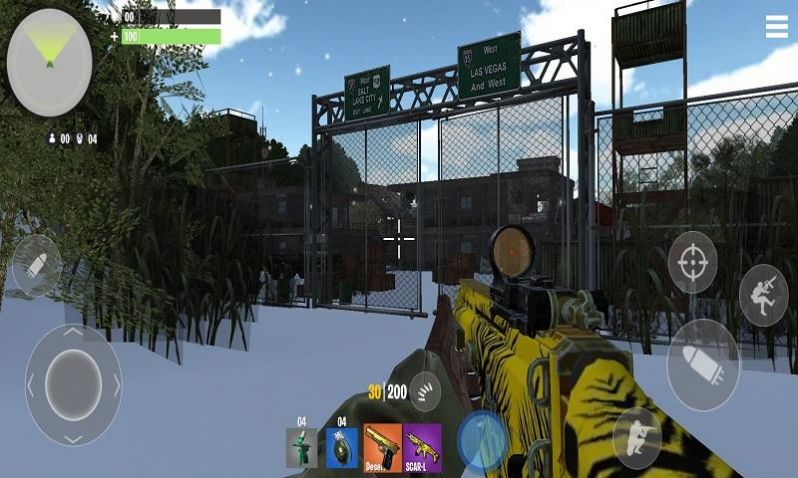Equip the grenade from the hotbar
Image resolution: width=798 pixels, height=478 pixels.
341,447
